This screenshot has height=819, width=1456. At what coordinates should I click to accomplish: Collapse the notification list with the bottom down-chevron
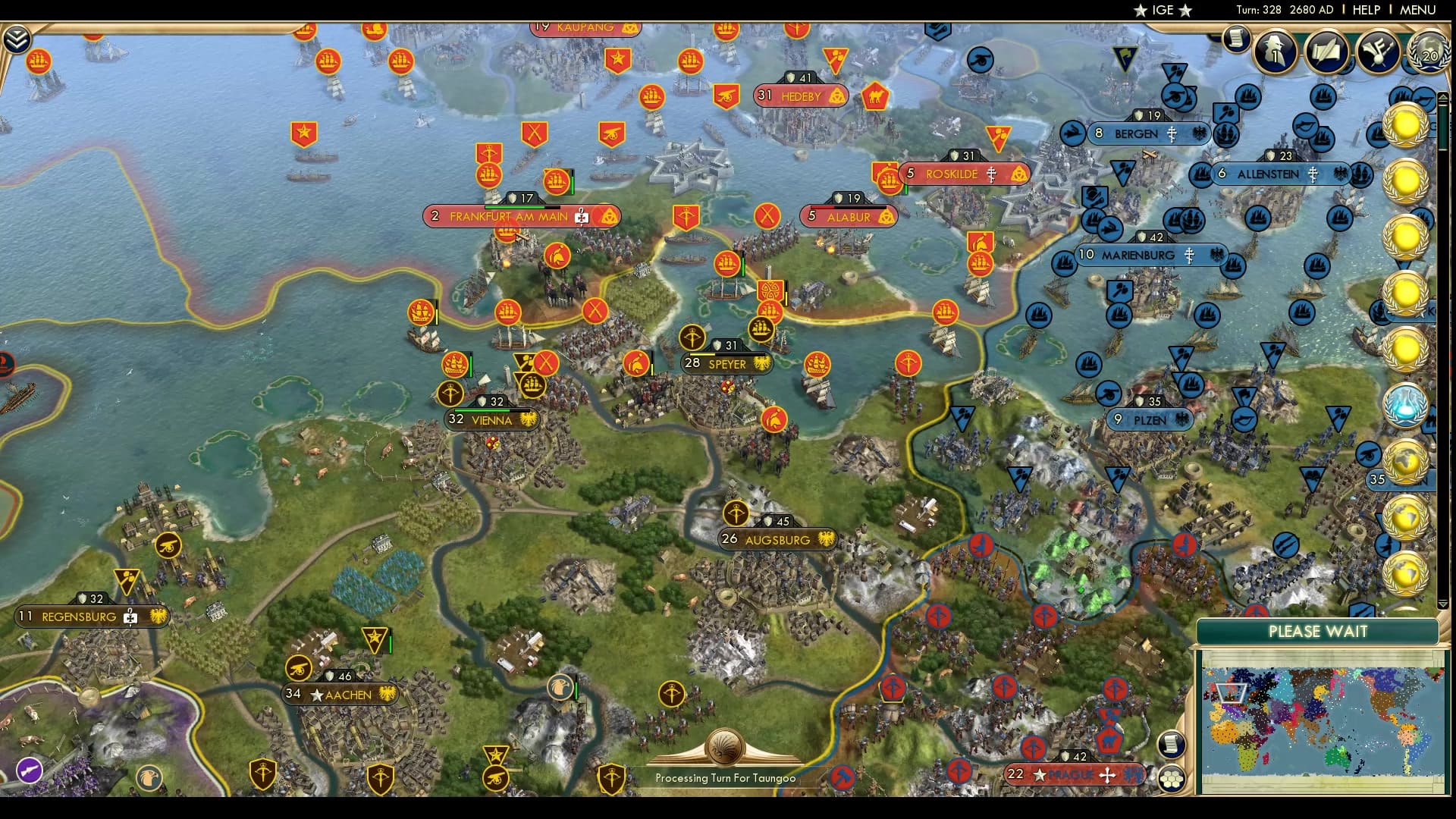1443,604
